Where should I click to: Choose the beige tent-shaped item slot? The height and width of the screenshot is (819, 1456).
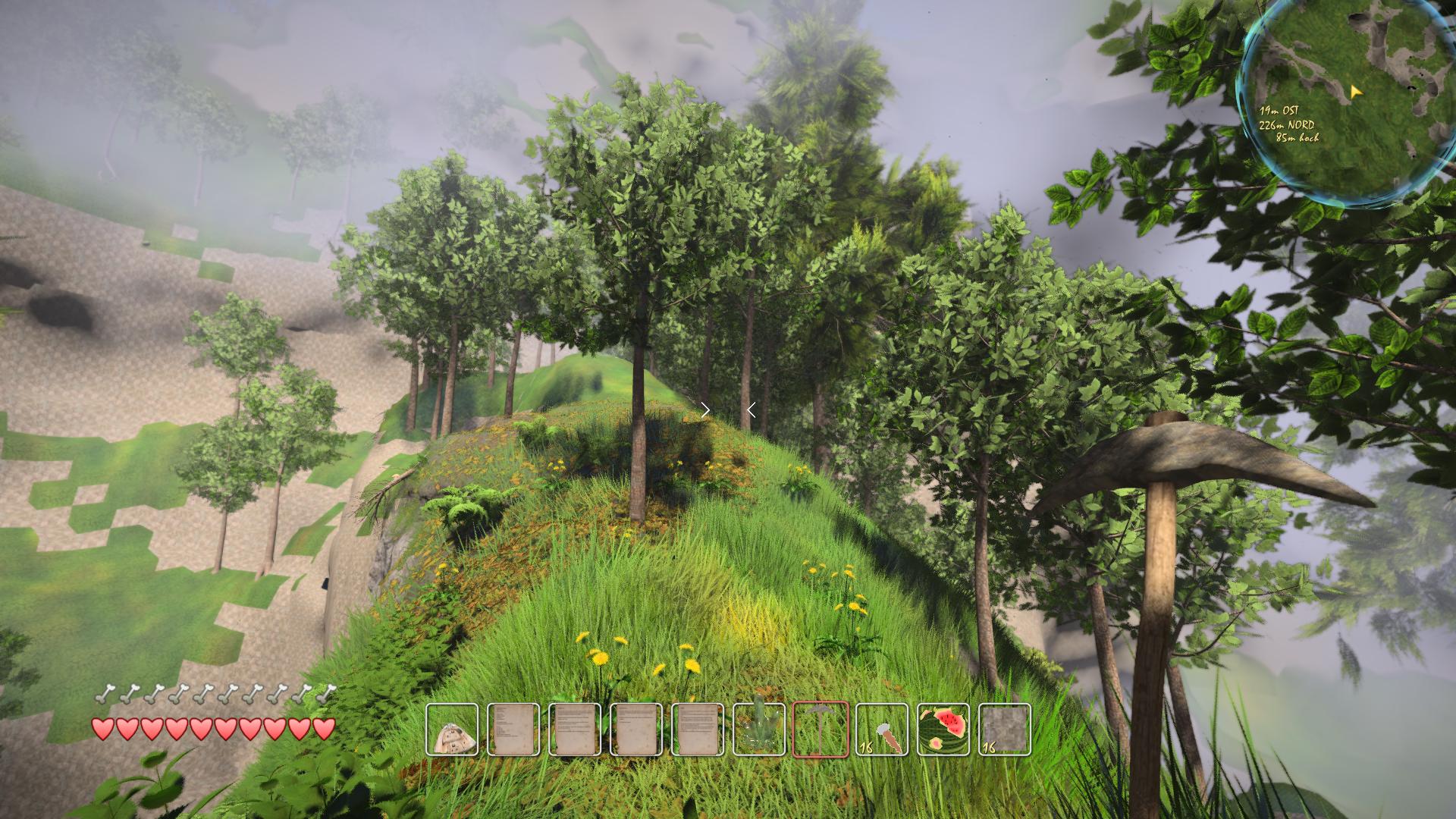[452, 730]
